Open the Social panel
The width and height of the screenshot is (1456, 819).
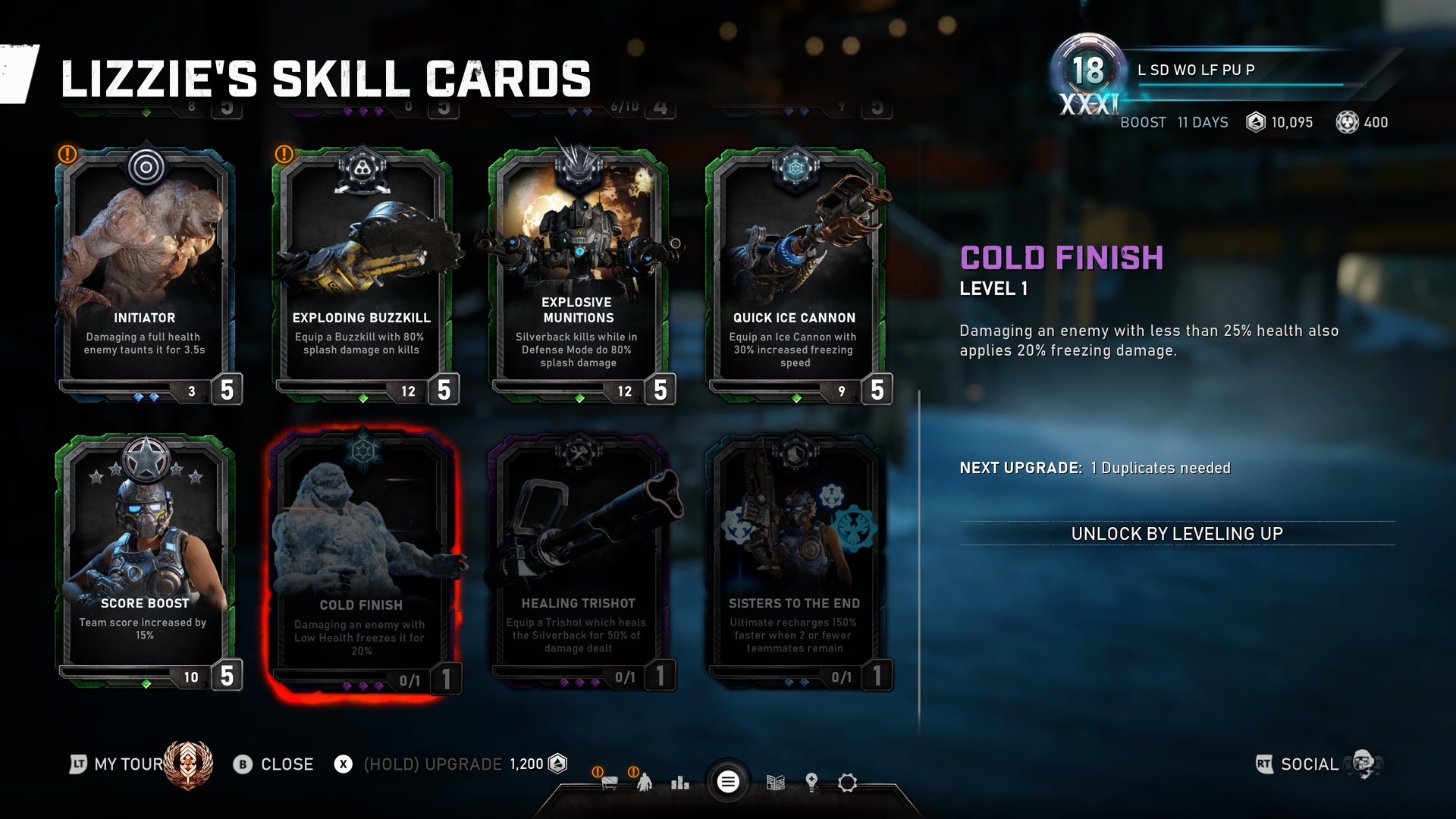tap(1310, 764)
